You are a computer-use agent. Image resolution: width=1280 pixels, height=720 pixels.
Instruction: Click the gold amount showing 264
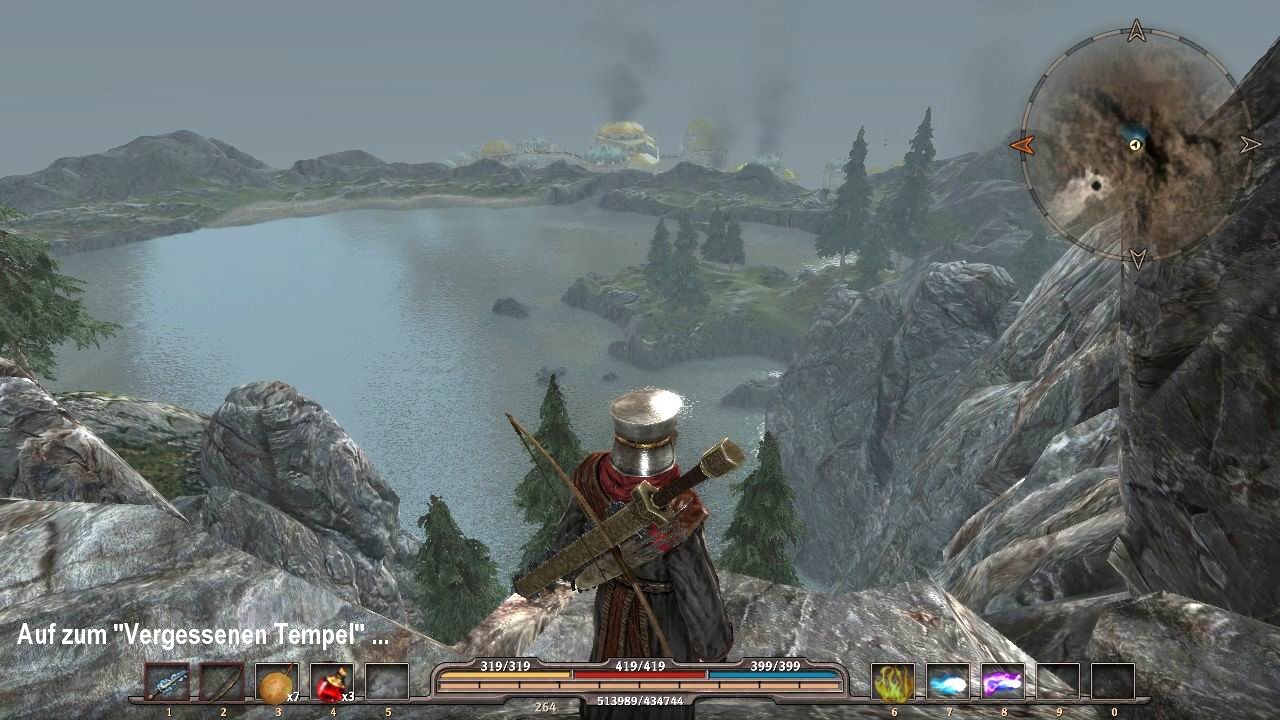(x=545, y=706)
